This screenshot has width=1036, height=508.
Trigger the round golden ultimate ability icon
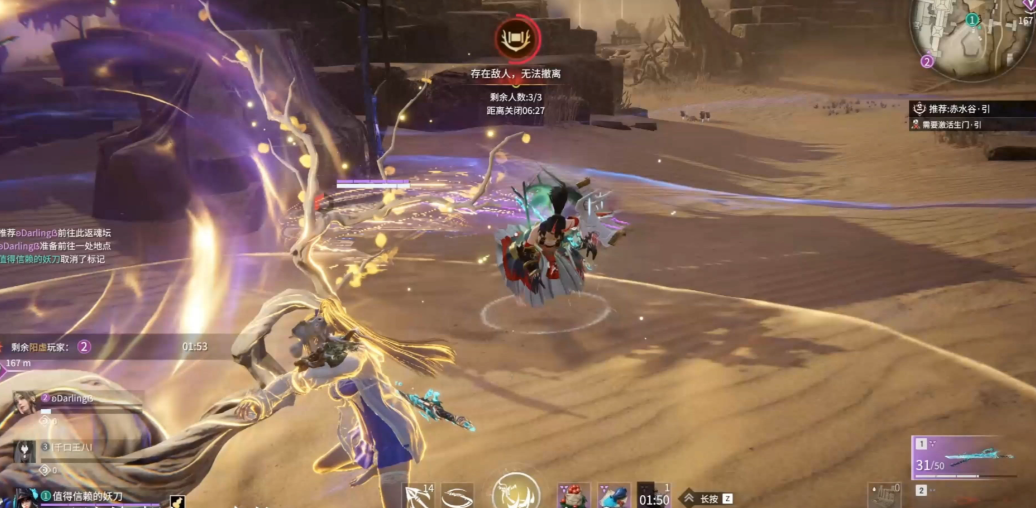tap(516, 492)
